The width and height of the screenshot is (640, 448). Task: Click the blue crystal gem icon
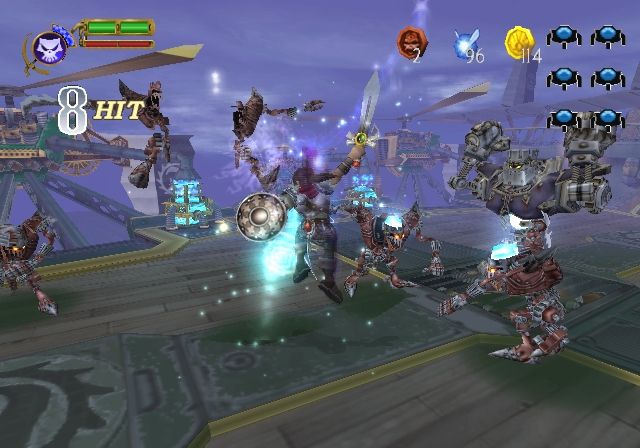464,43
